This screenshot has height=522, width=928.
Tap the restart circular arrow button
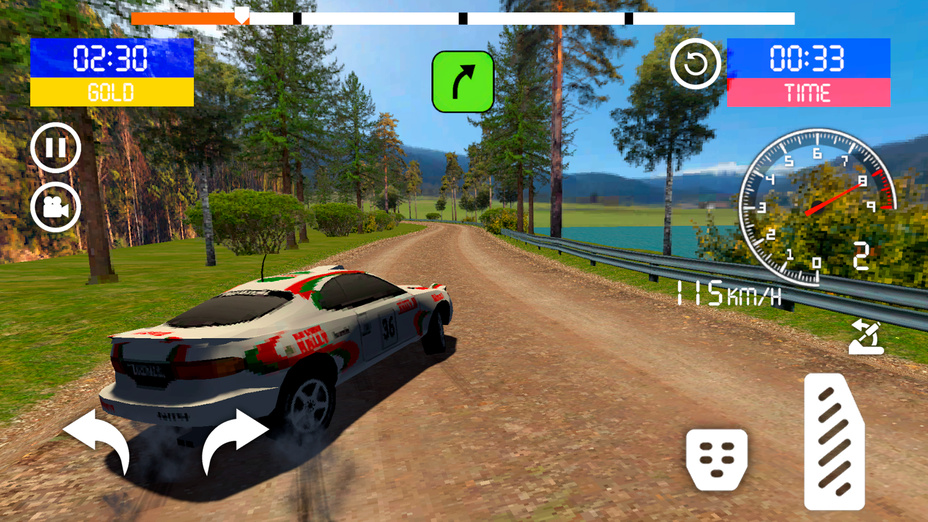696,66
